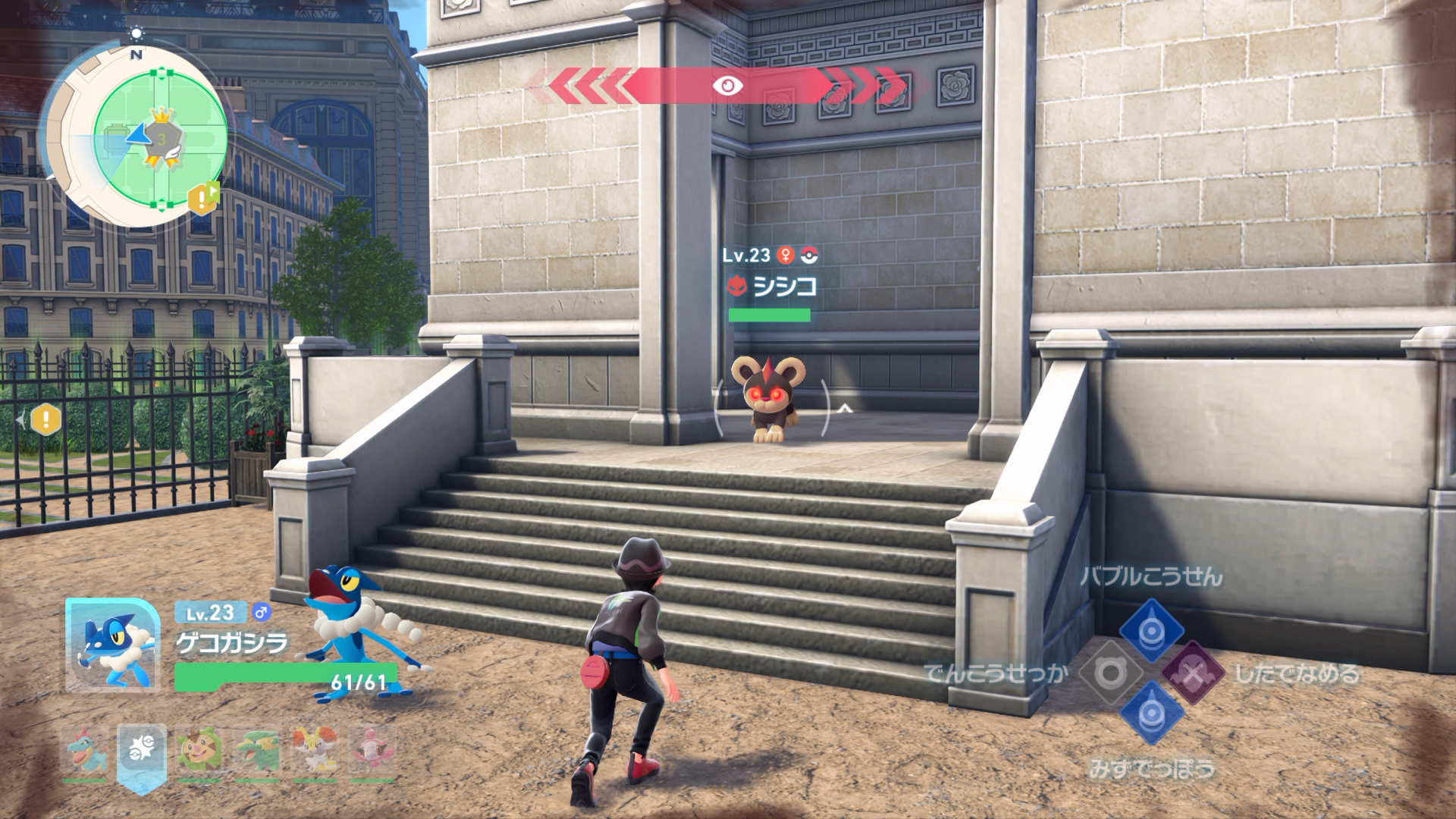Click the ゲコガシラ portrait
1456x819 pixels.
pos(112,645)
